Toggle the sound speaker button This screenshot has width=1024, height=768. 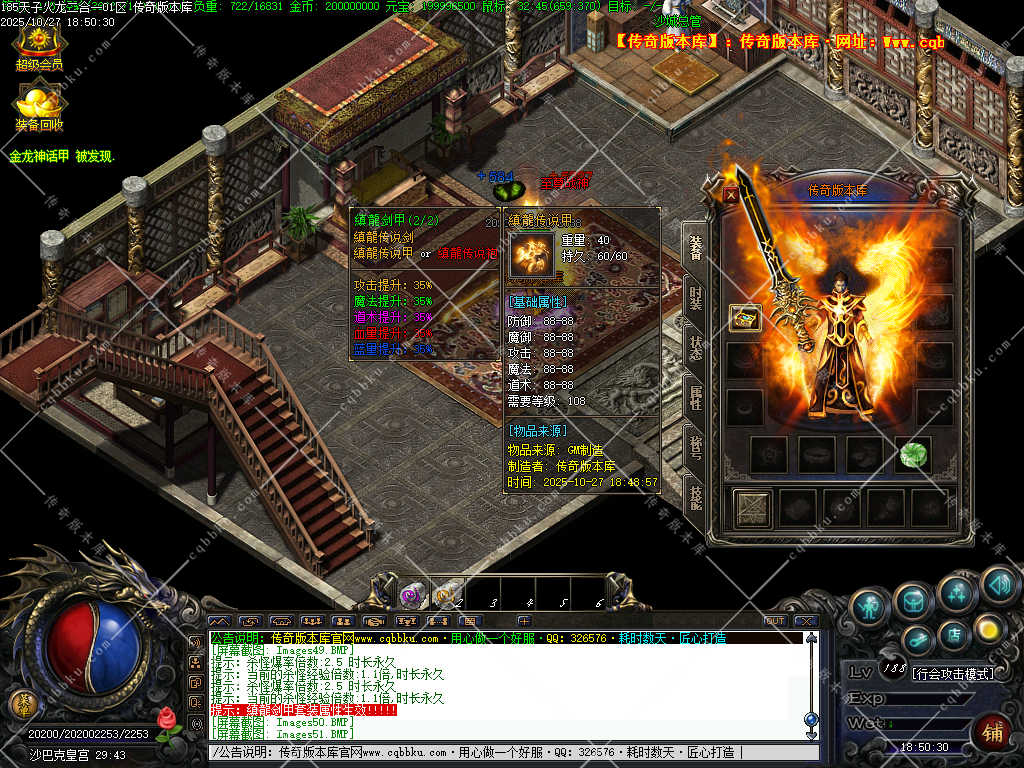tap(997, 584)
